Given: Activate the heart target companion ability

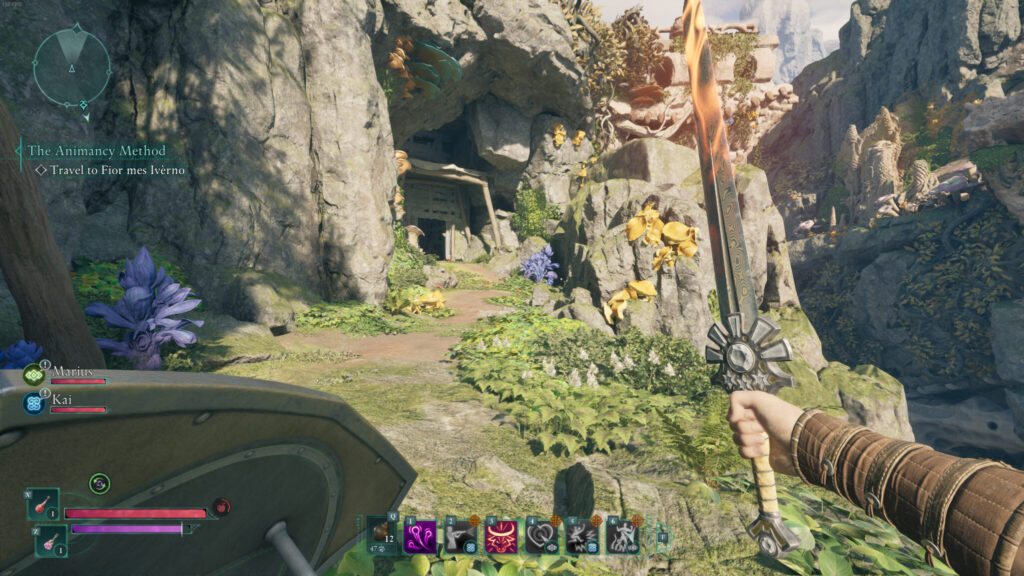Looking at the screenshot, I should tap(542, 536).
